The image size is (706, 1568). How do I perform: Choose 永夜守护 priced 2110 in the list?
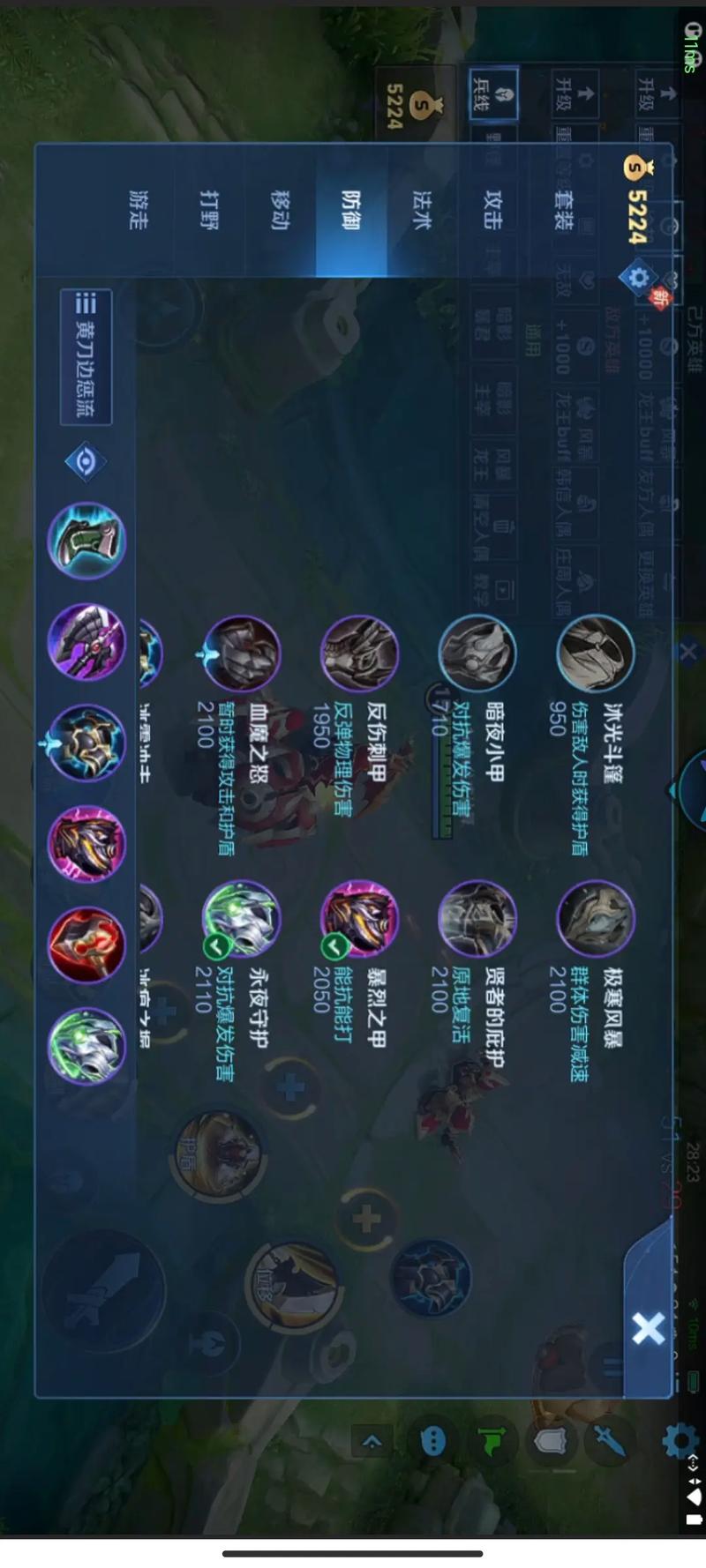pyautogui.click(x=241, y=919)
